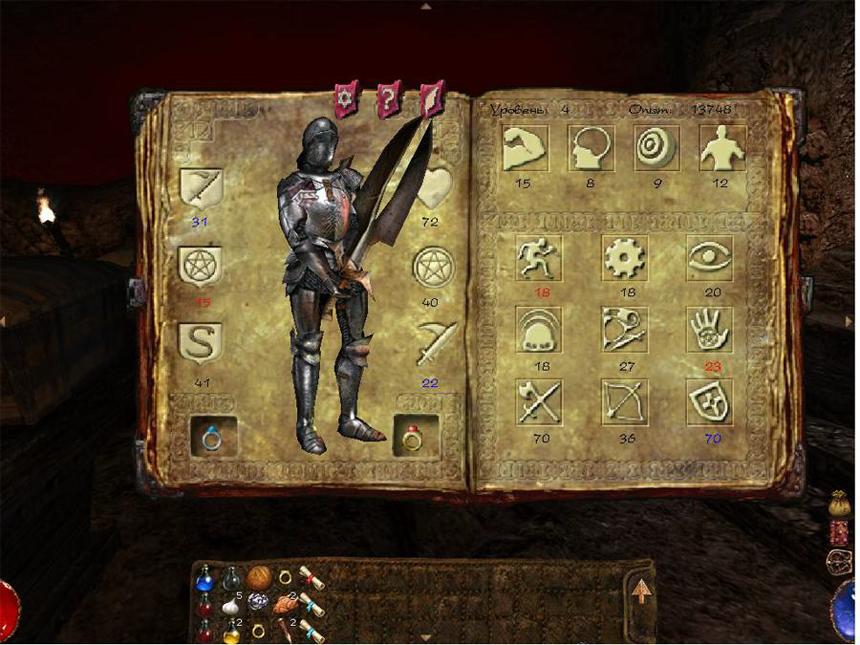Select the Constitution torso attribute icon
Viewport: 860px width, 645px height.
click(723, 148)
